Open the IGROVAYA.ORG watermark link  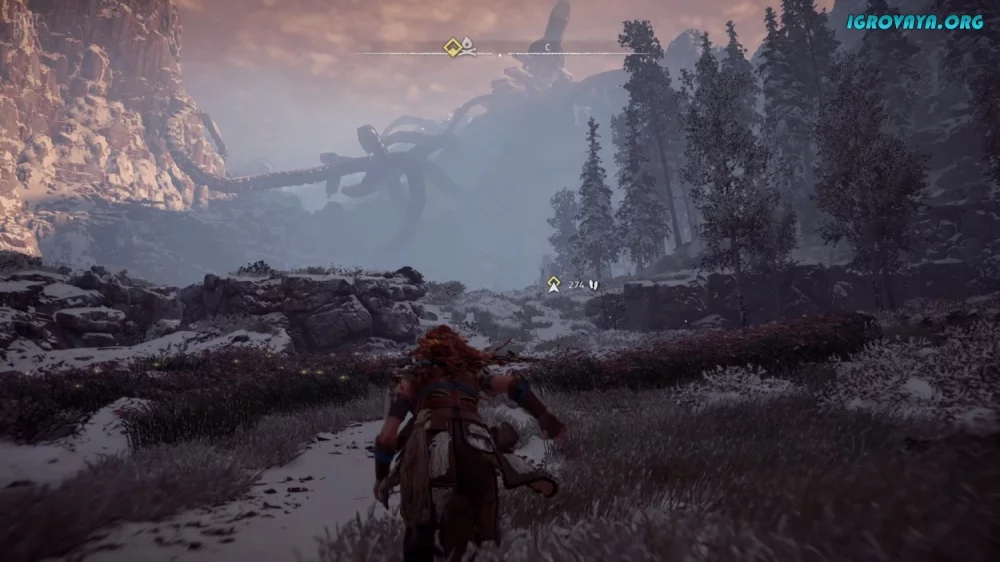pyautogui.click(x=916, y=21)
